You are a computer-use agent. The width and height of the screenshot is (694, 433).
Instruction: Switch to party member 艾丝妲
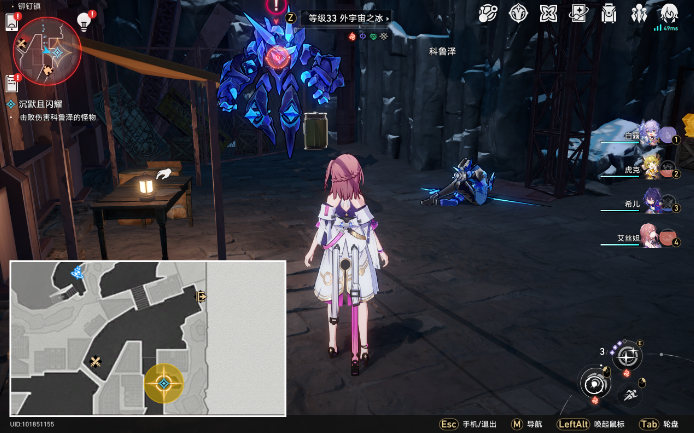pos(654,236)
